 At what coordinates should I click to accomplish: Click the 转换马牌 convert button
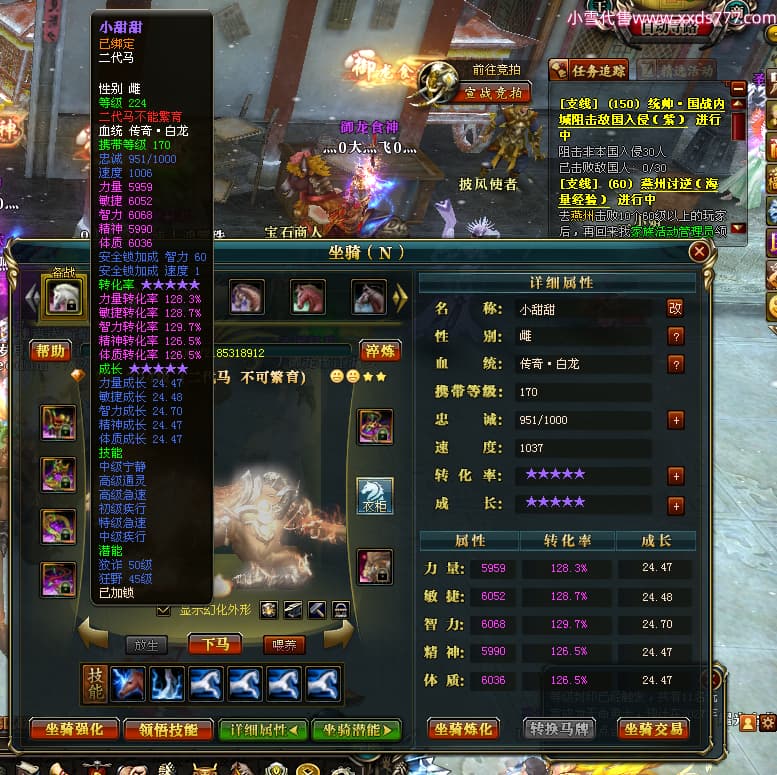tap(560, 729)
